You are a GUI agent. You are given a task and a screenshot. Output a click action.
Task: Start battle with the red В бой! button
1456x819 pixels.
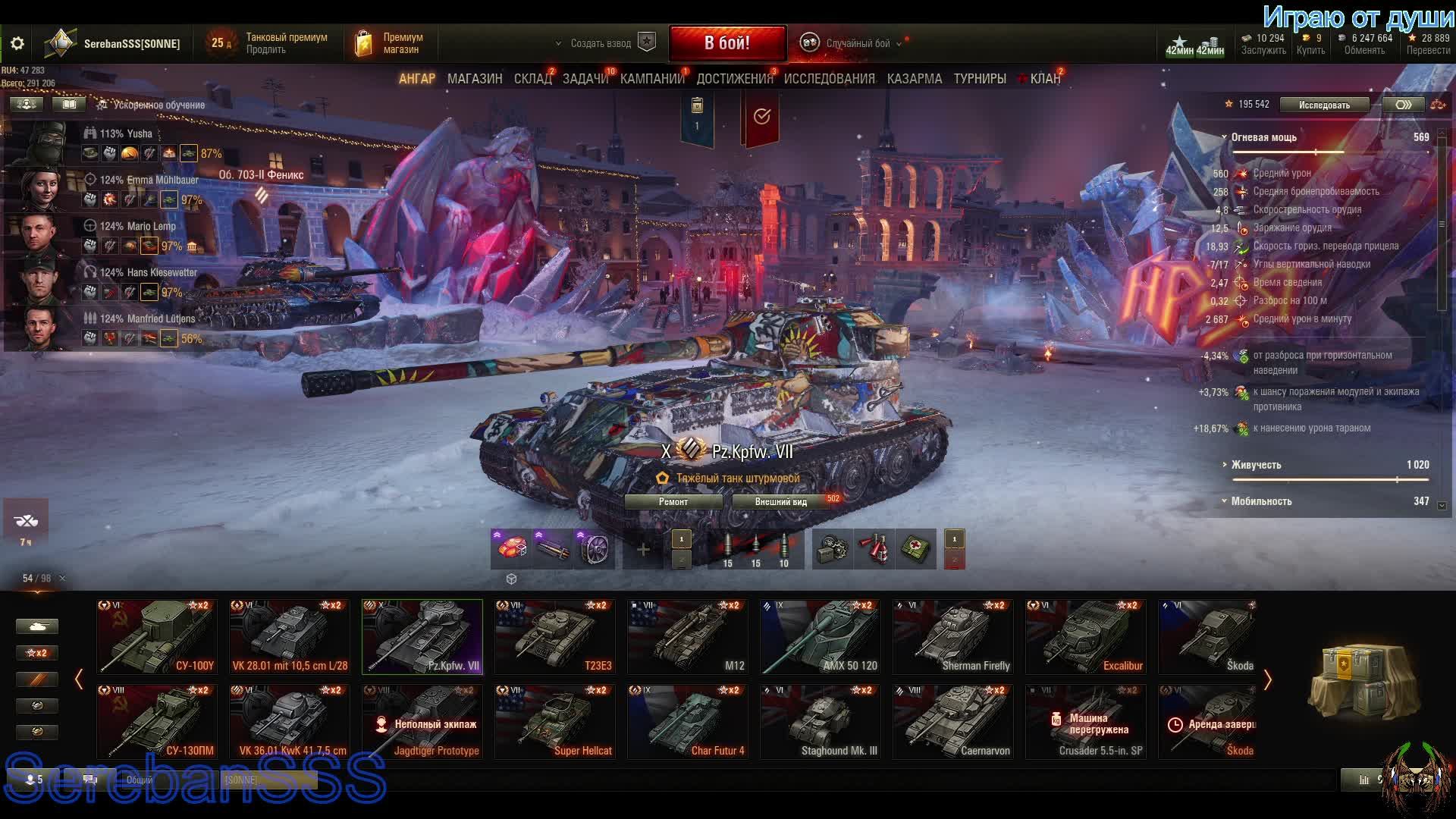pos(726,43)
